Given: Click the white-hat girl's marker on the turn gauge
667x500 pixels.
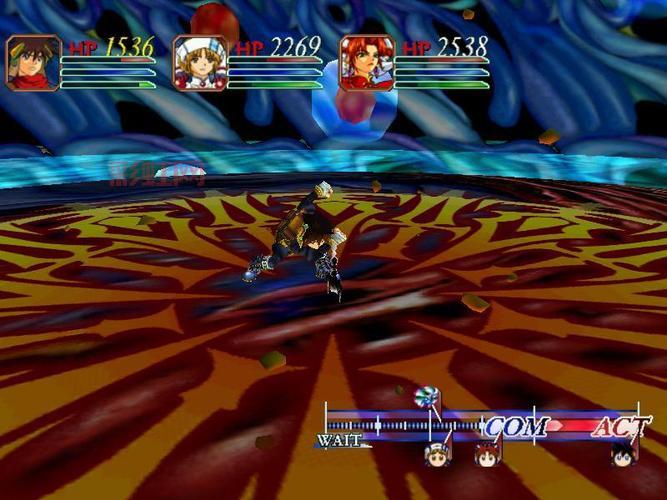Looking at the screenshot, I should [437, 454].
